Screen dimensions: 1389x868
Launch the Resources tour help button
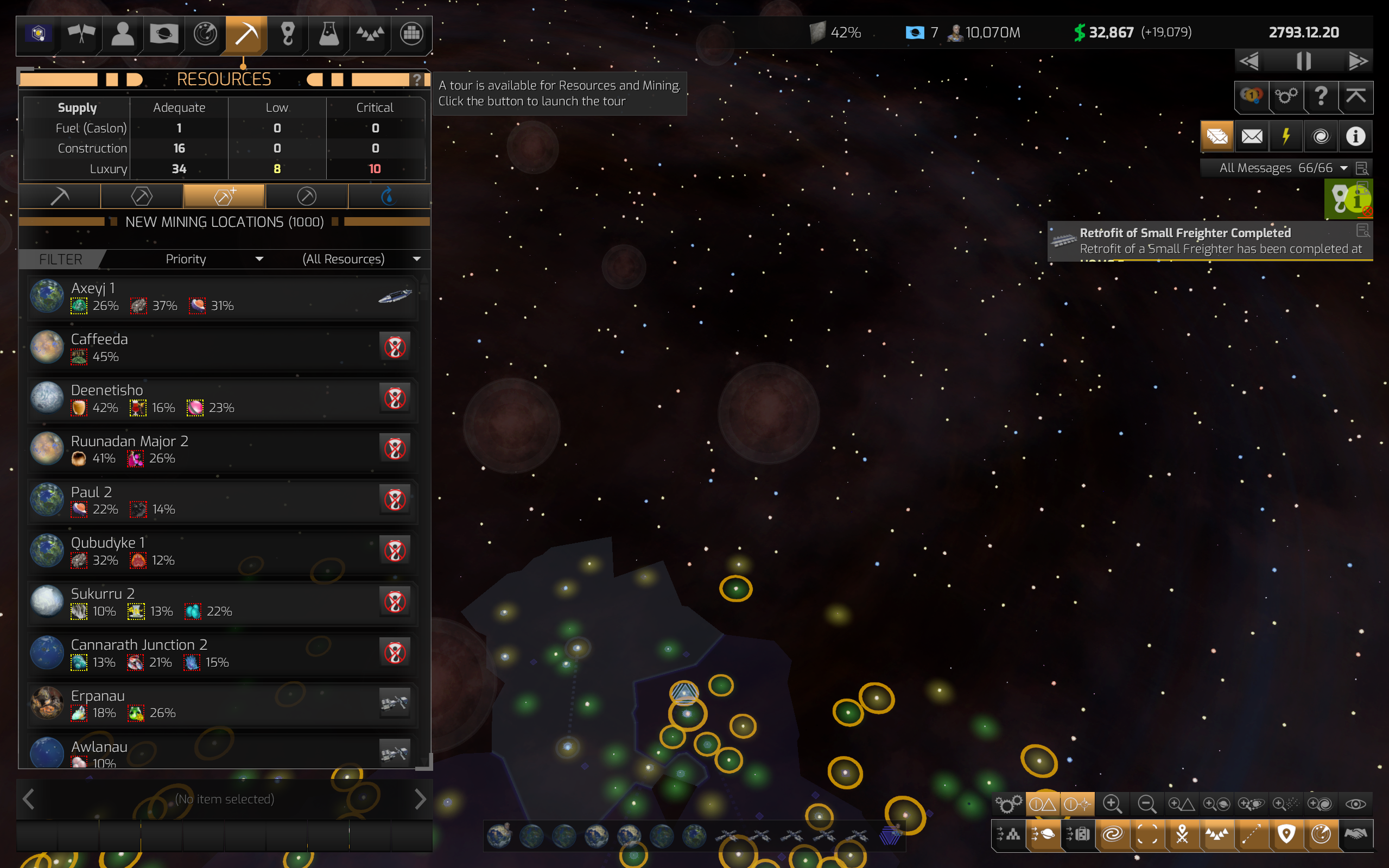coord(417,79)
